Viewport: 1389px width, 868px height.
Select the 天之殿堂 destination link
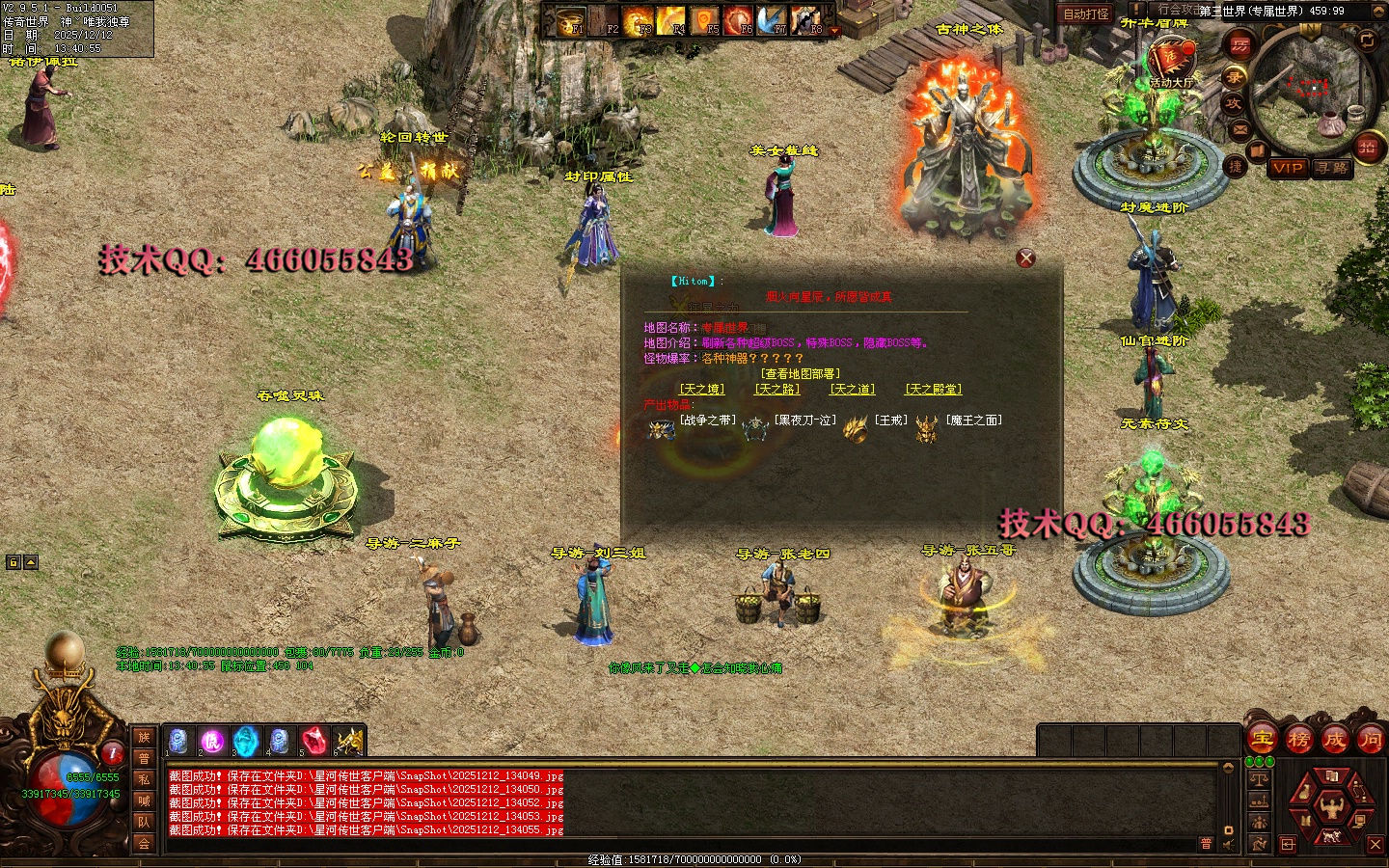[933, 390]
